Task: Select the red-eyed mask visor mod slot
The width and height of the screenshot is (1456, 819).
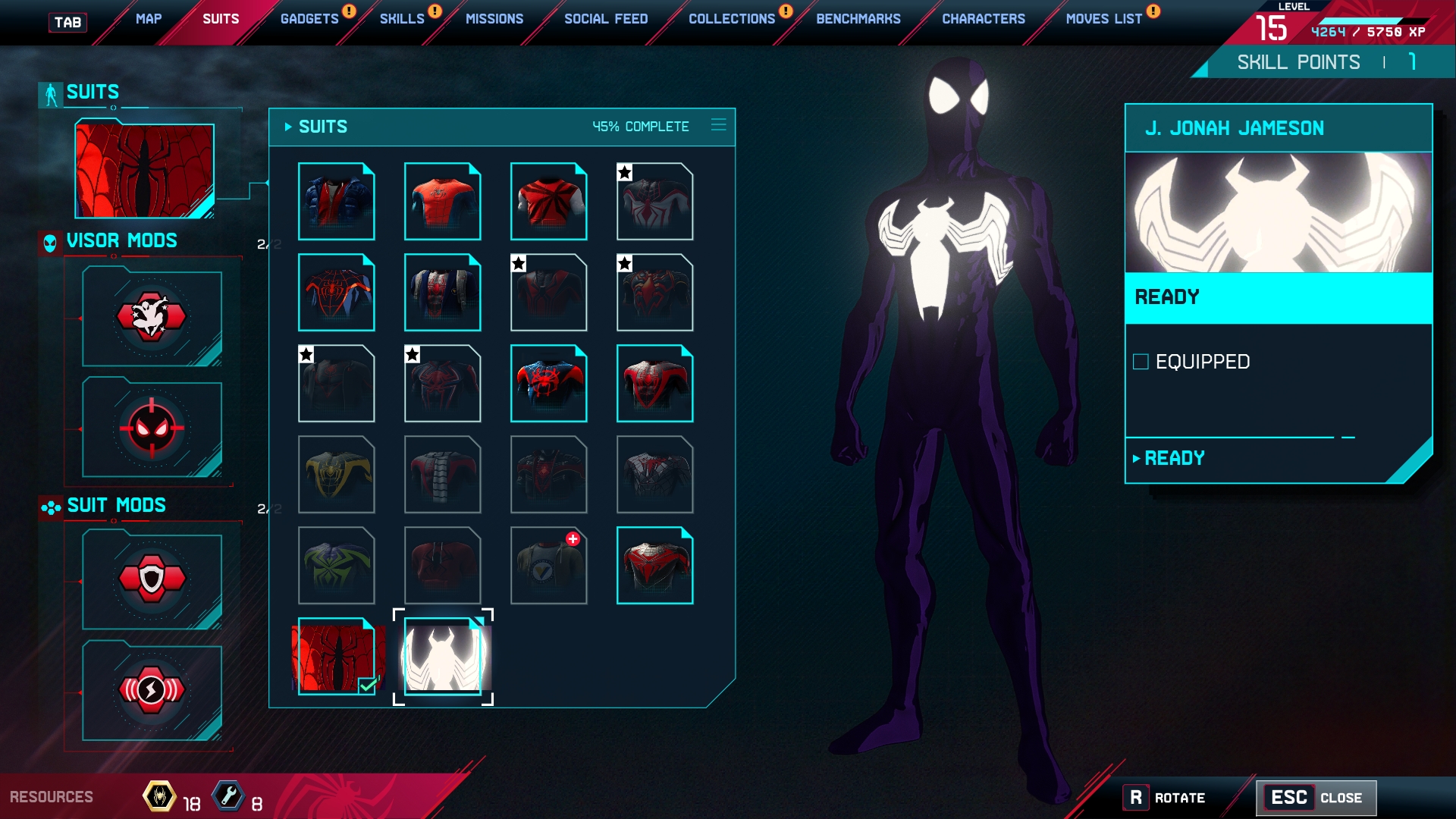Action: coord(152,428)
